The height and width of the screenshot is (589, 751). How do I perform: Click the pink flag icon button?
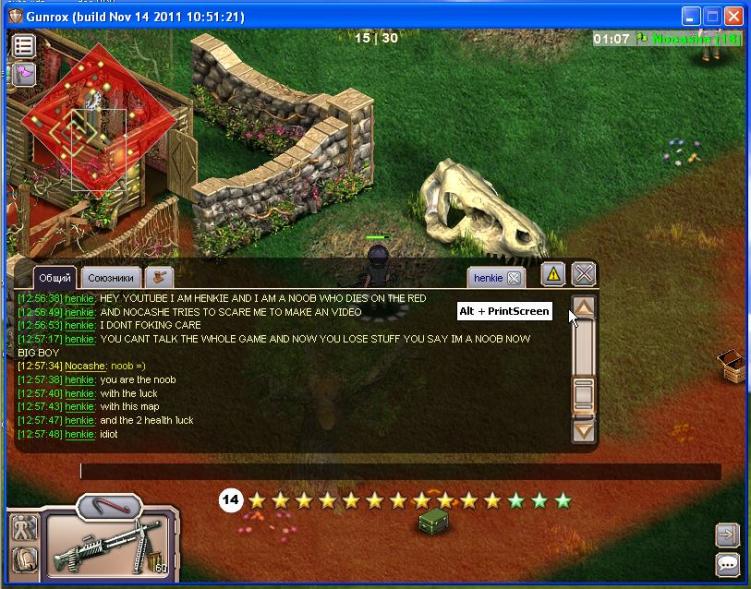[x=24, y=73]
